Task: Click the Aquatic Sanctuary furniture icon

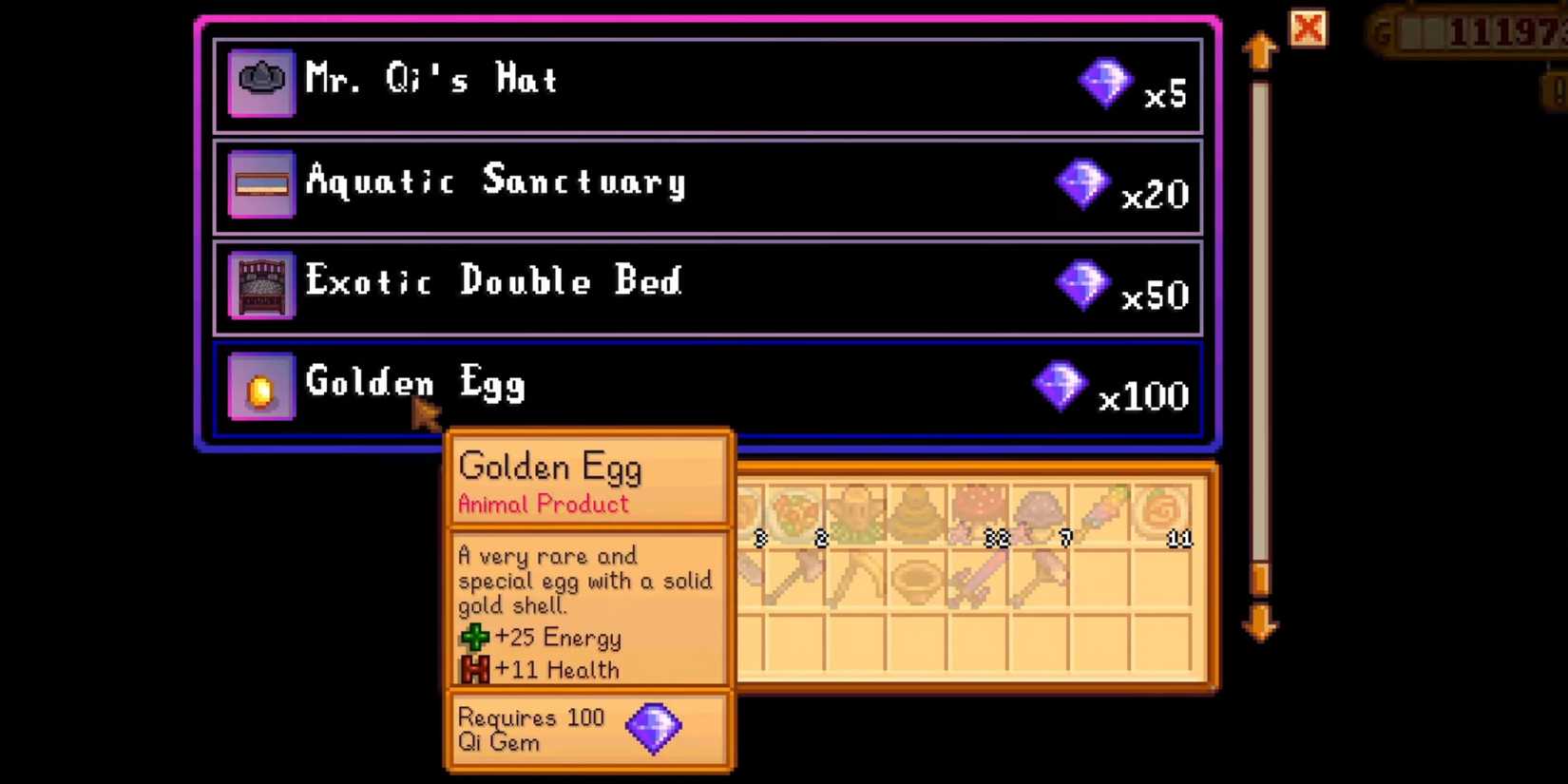Action: pos(260,182)
